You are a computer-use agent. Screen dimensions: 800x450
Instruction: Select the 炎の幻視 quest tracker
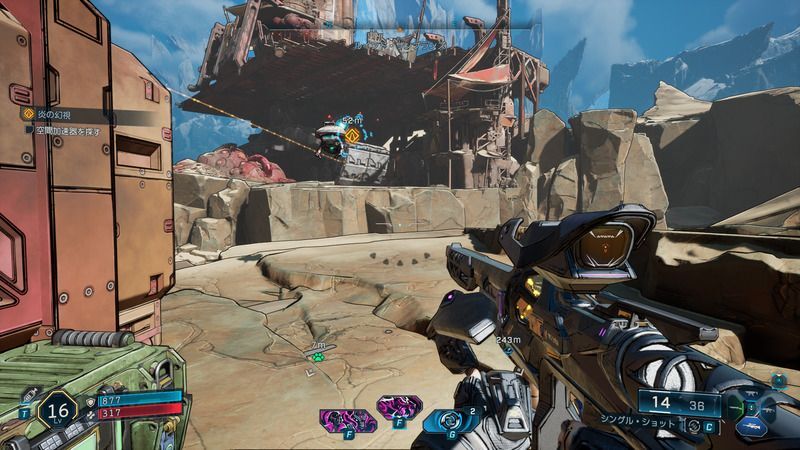pyautogui.click(x=50, y=114)
